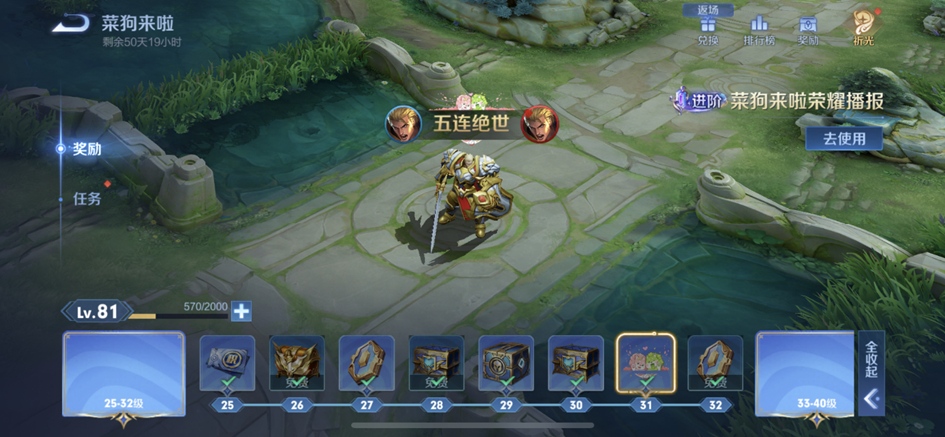Open the 25-32级 level range panel
This screenshot has width=945, height=437.
click(x=123, y=374)
